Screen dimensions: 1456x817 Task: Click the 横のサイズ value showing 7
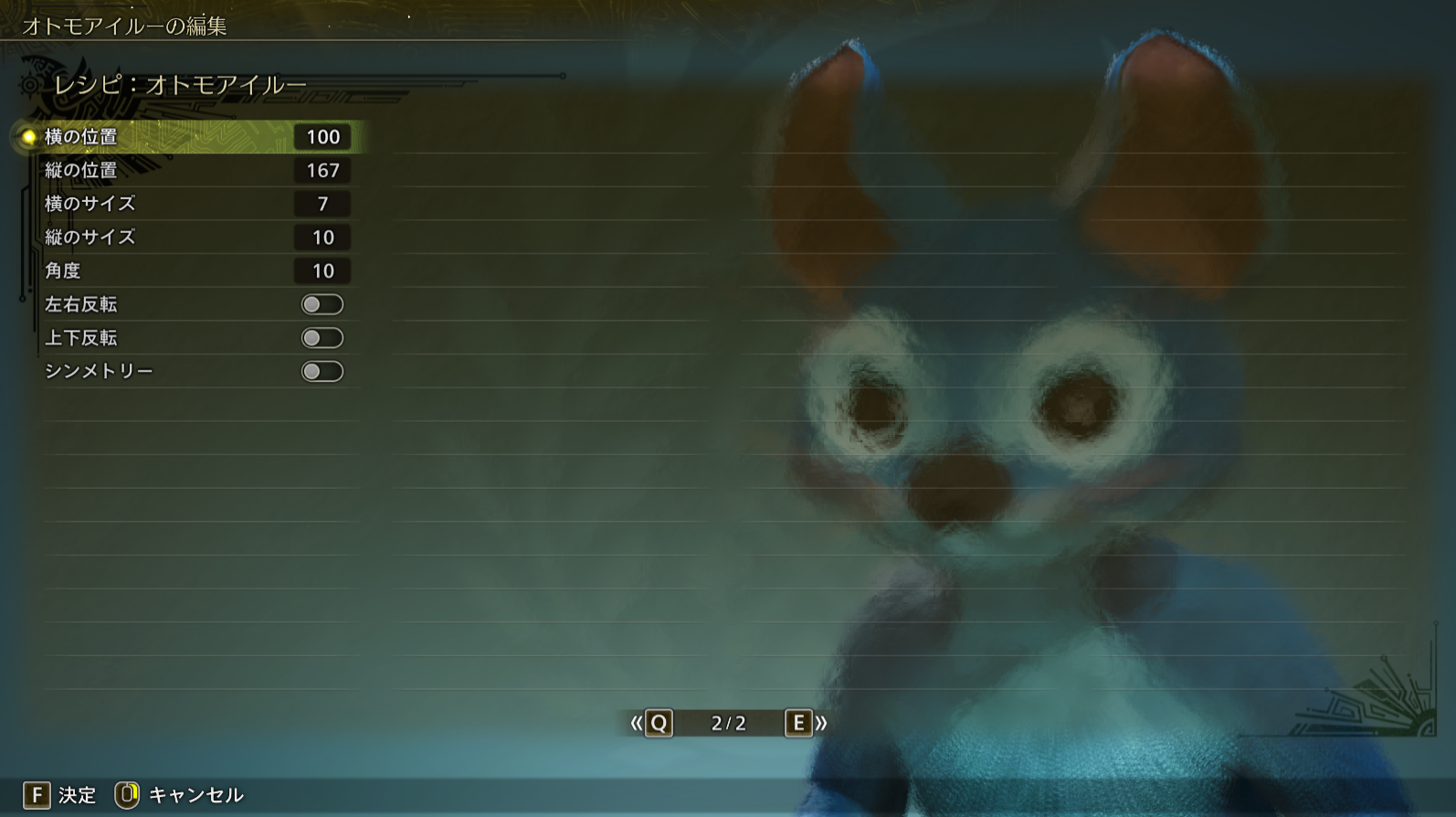coord(322,204)
